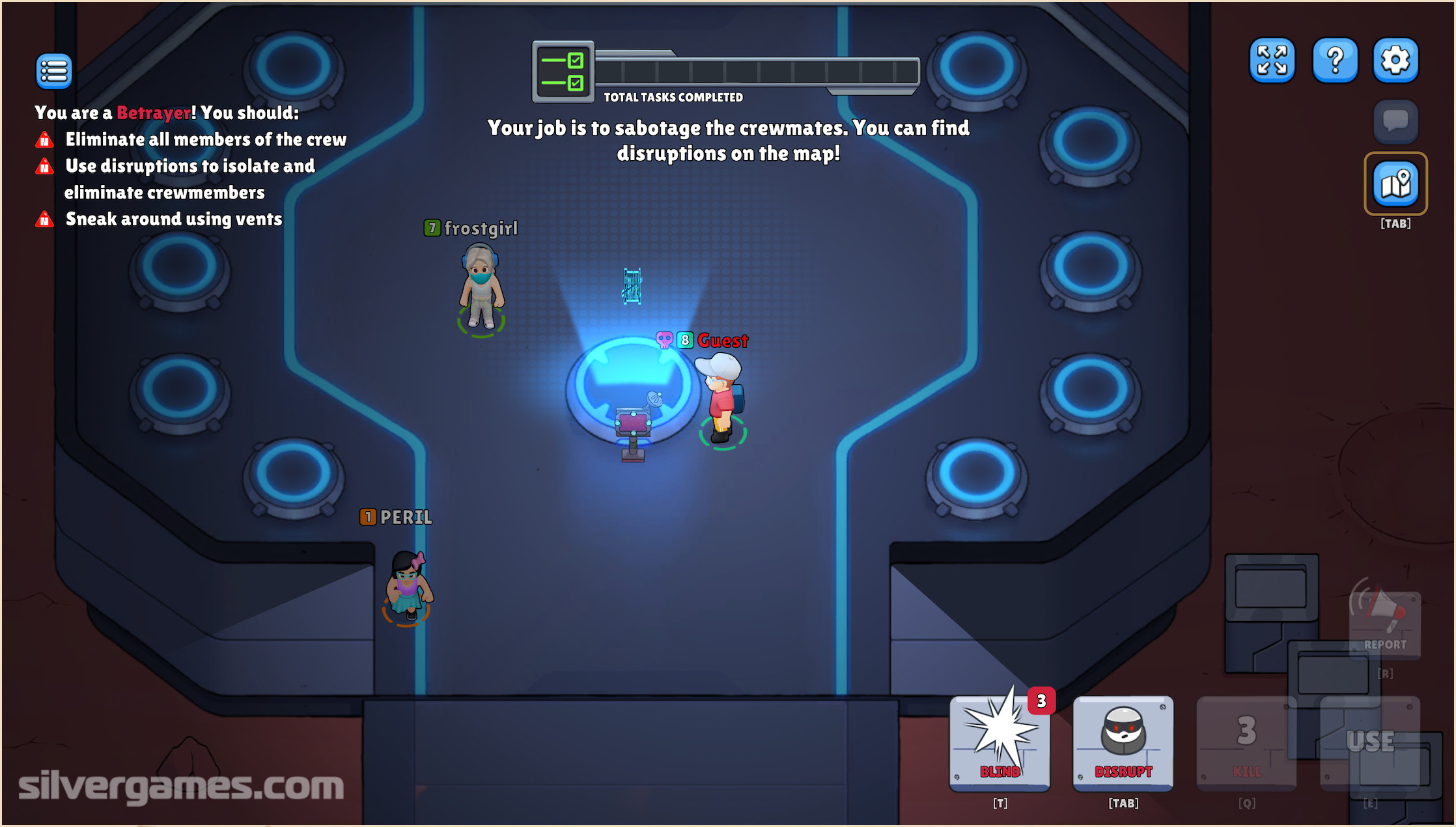Click the task checklist icon

pyautogui.click(x=563, y=72)
